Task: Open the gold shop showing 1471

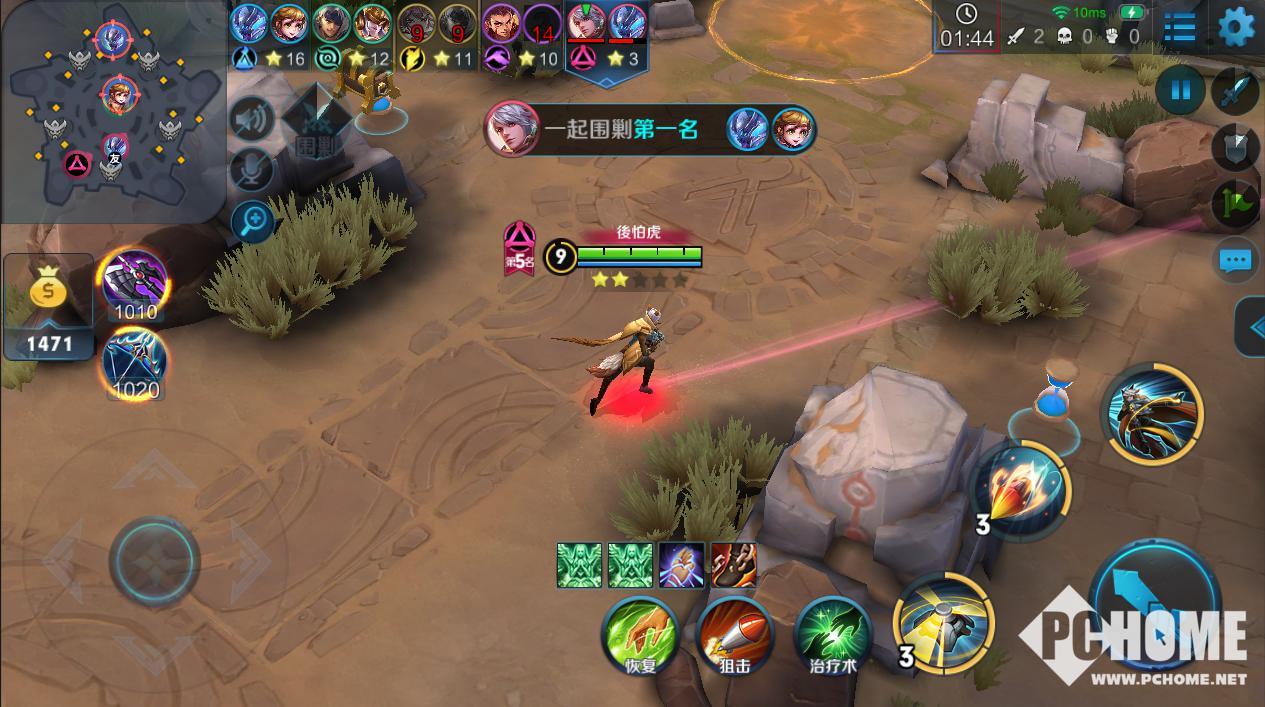Action: point(48,307)
